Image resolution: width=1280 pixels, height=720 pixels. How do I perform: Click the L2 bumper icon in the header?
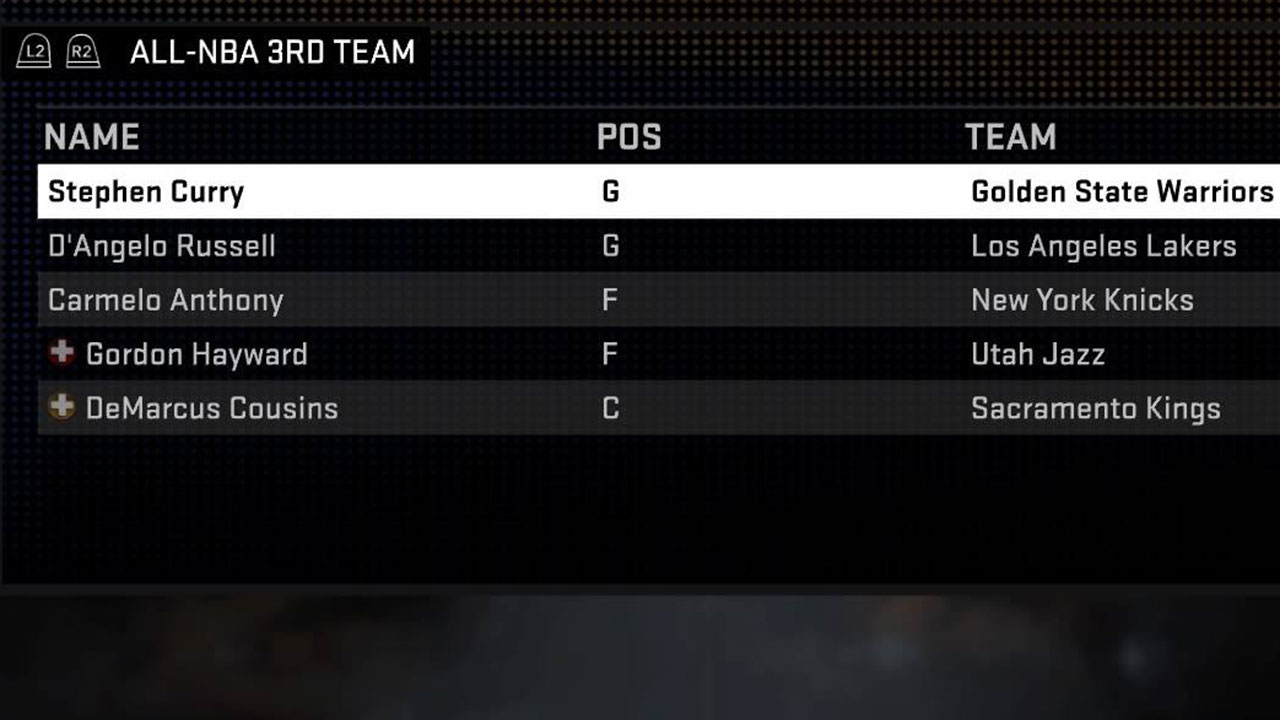tap(33, 51)
